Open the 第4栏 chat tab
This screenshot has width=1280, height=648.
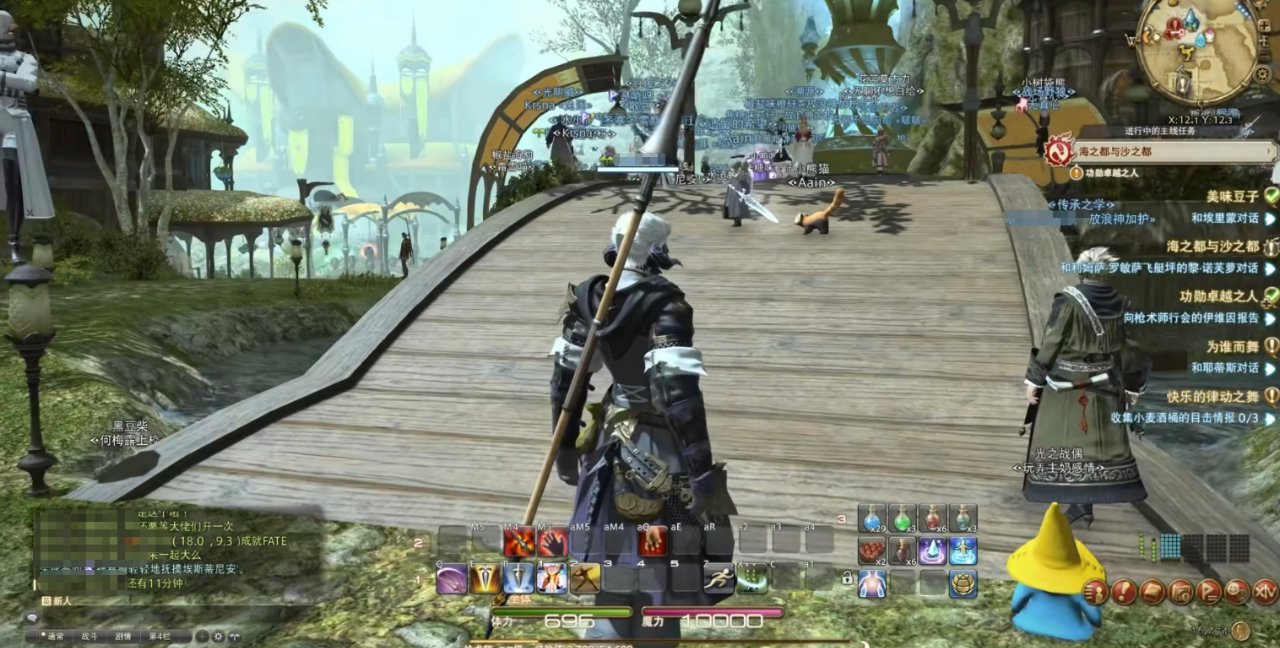158,636
